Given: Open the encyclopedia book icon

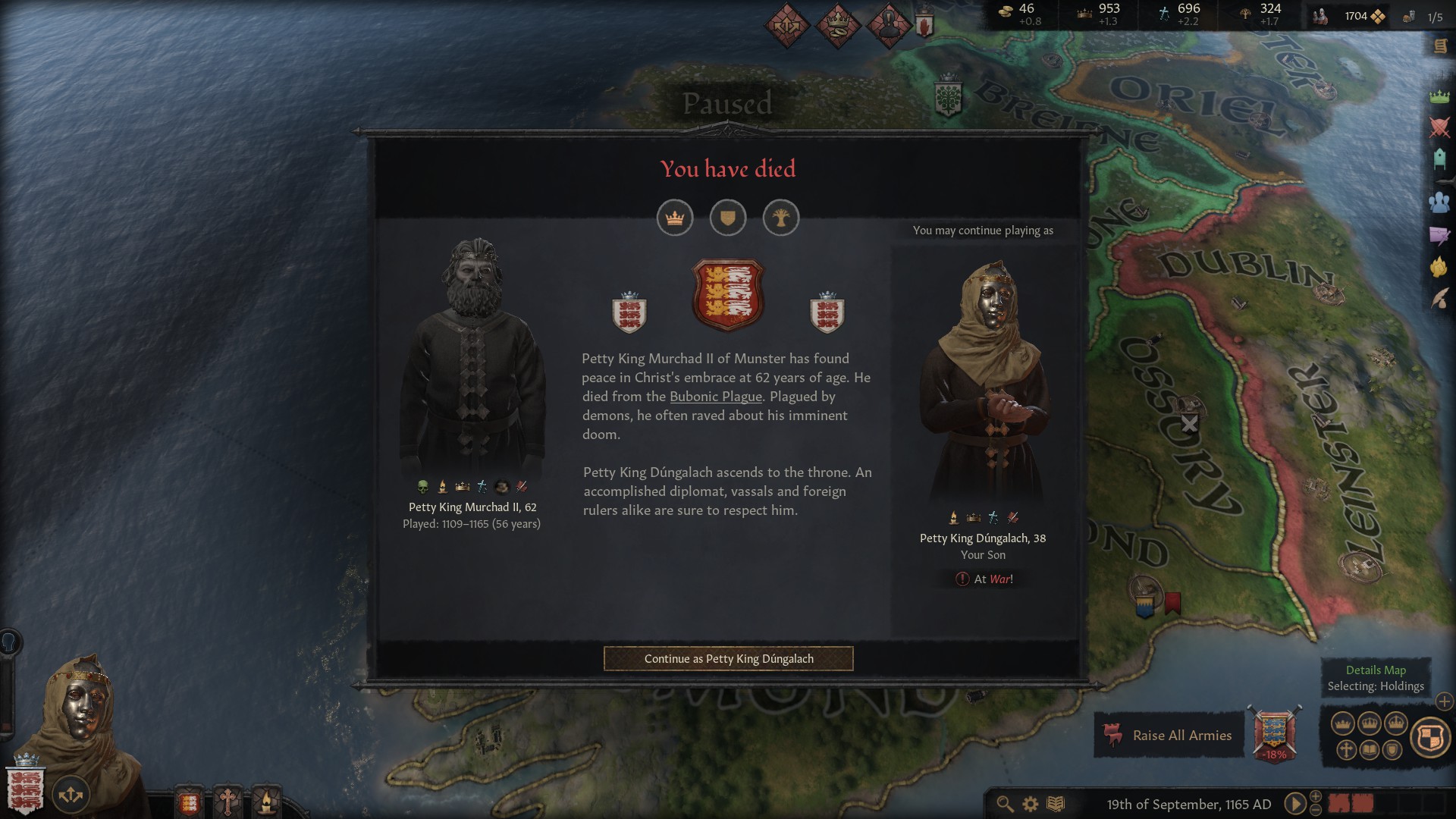Looking at the screenshot, I should [x=1056, y=804].
